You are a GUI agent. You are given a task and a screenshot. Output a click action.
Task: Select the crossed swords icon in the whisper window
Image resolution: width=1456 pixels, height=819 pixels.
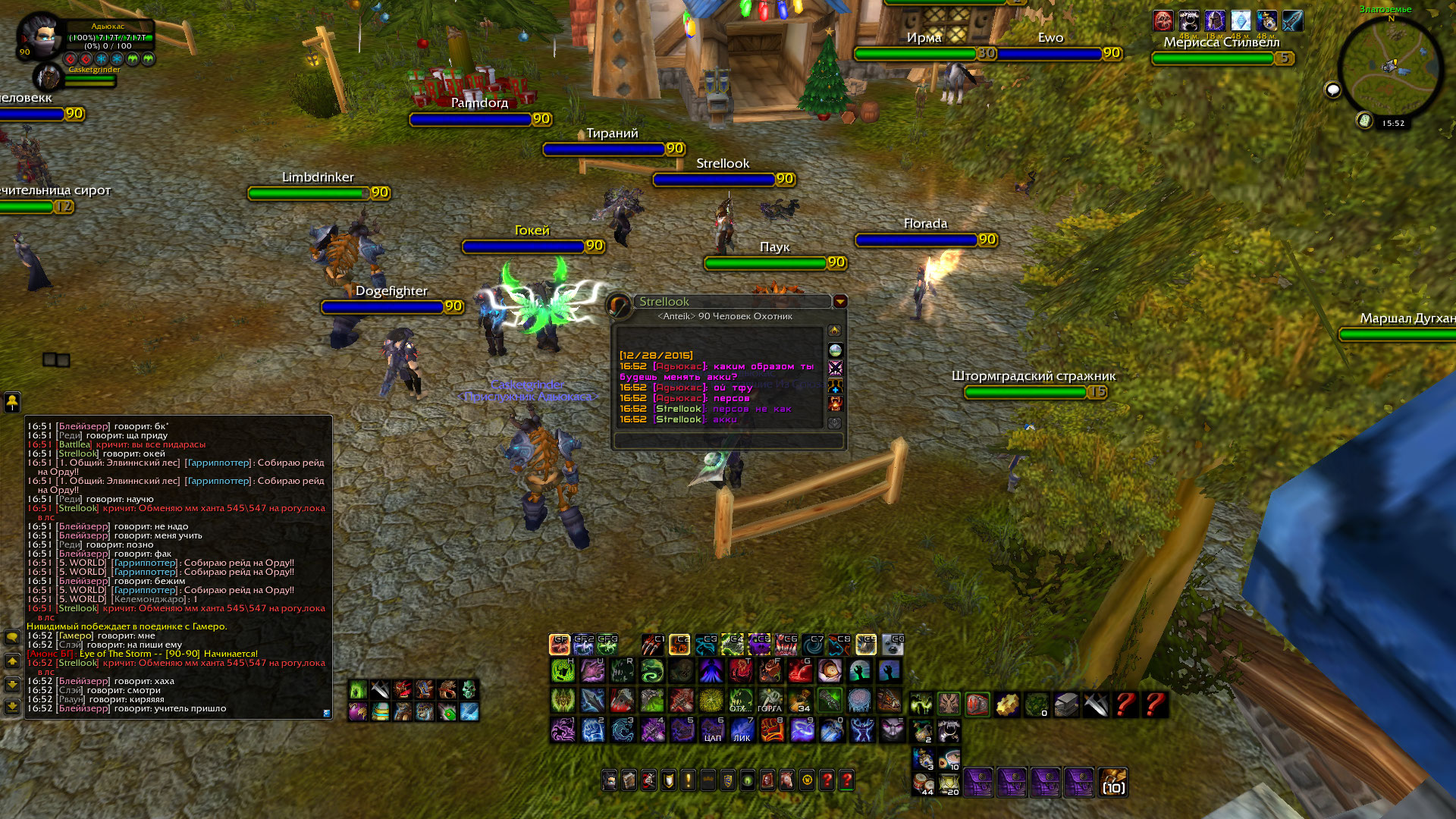click(x=835, y=368)
